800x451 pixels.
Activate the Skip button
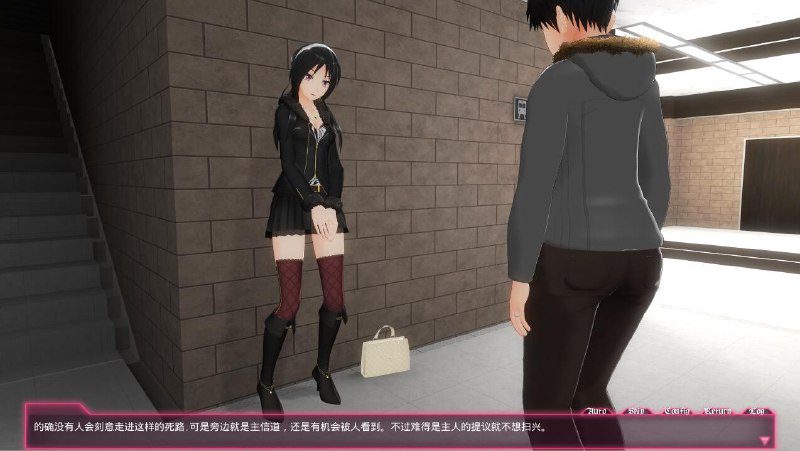[637, 410]
